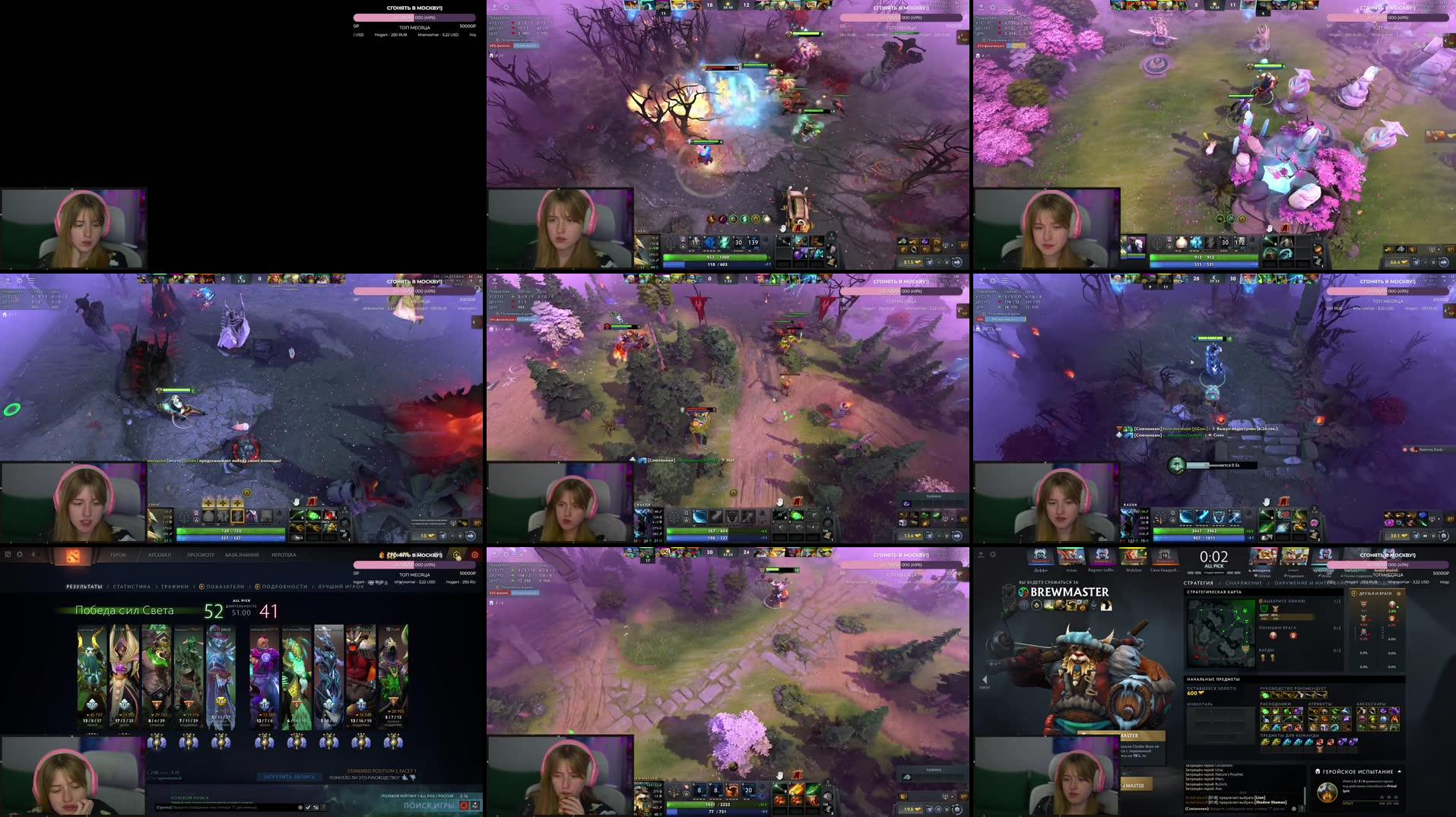
Task: Click the chat message input field at the bottom
Action: pos(226,806)
